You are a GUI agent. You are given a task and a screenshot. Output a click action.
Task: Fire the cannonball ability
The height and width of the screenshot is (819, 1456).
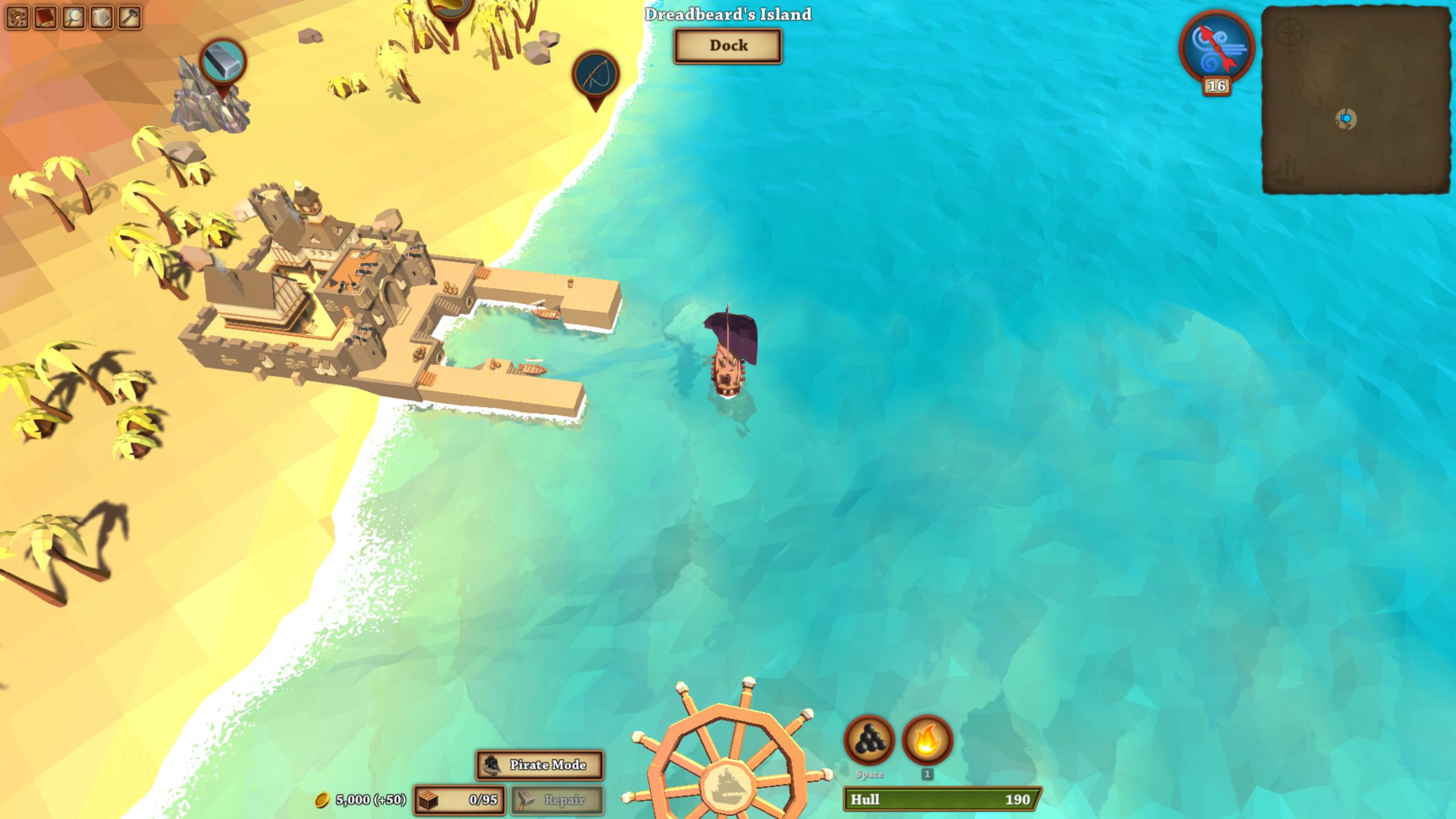coord(868,740)
